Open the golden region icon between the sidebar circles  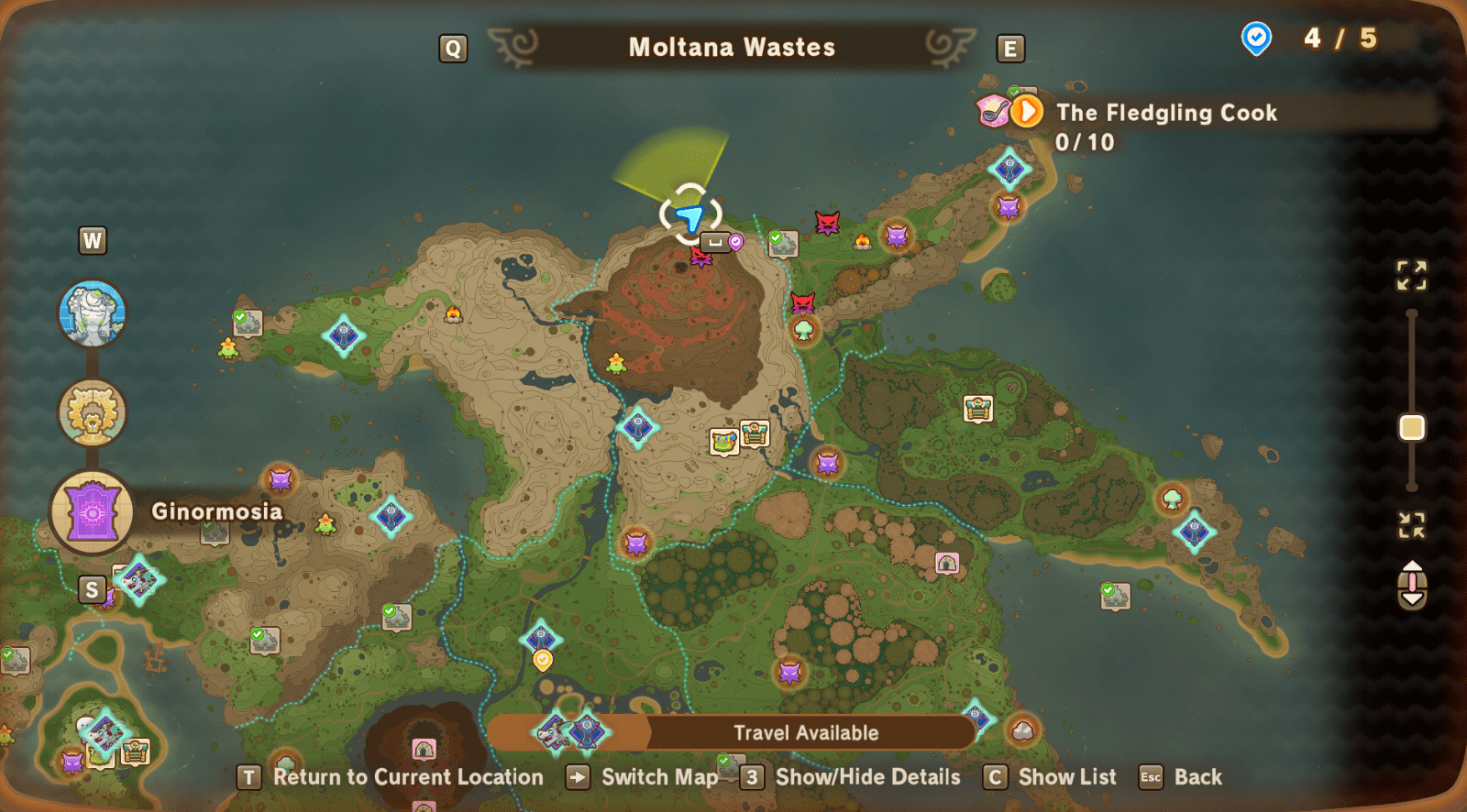point(92,412)
